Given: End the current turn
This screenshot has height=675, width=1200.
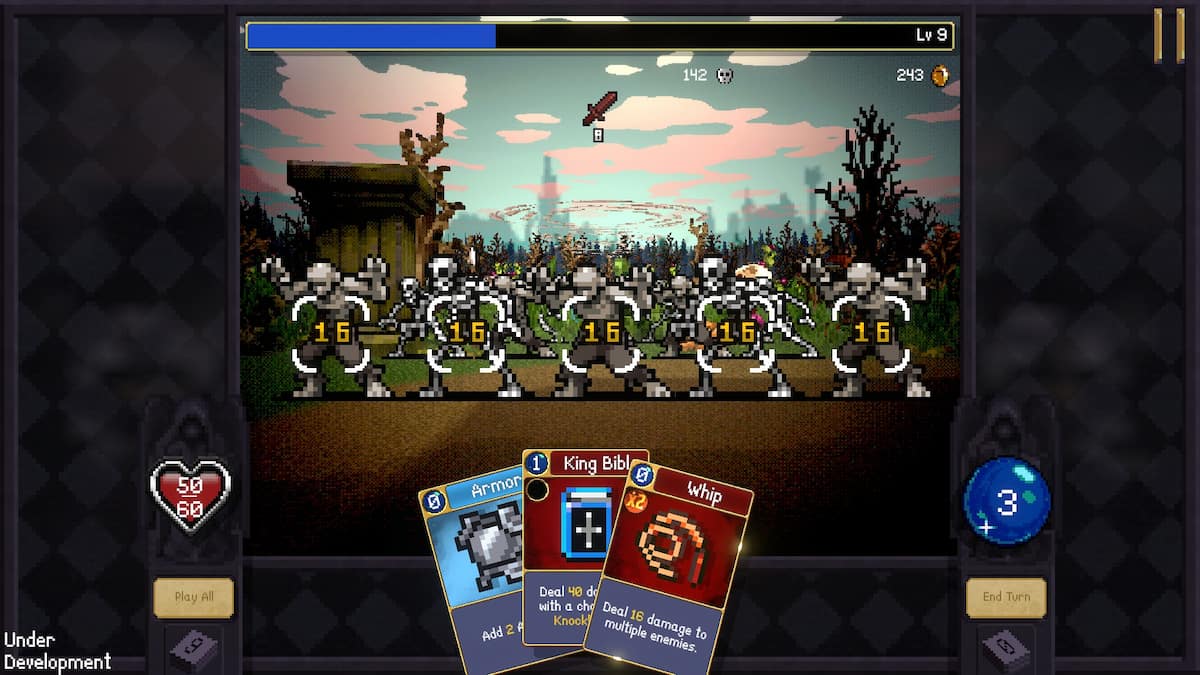Looking at the screenshot, I should [x=1005, y=598].
